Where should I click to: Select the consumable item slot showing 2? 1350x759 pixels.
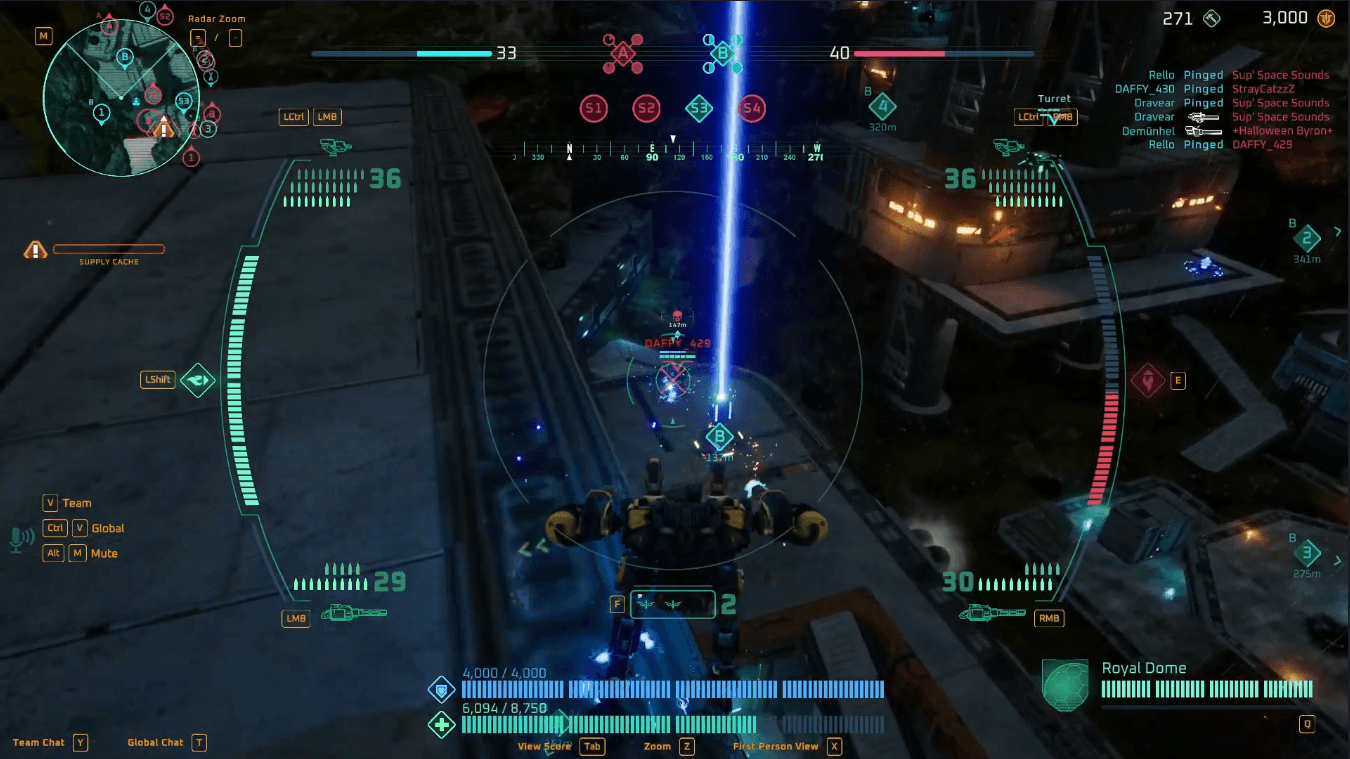[x=673, y=604]
